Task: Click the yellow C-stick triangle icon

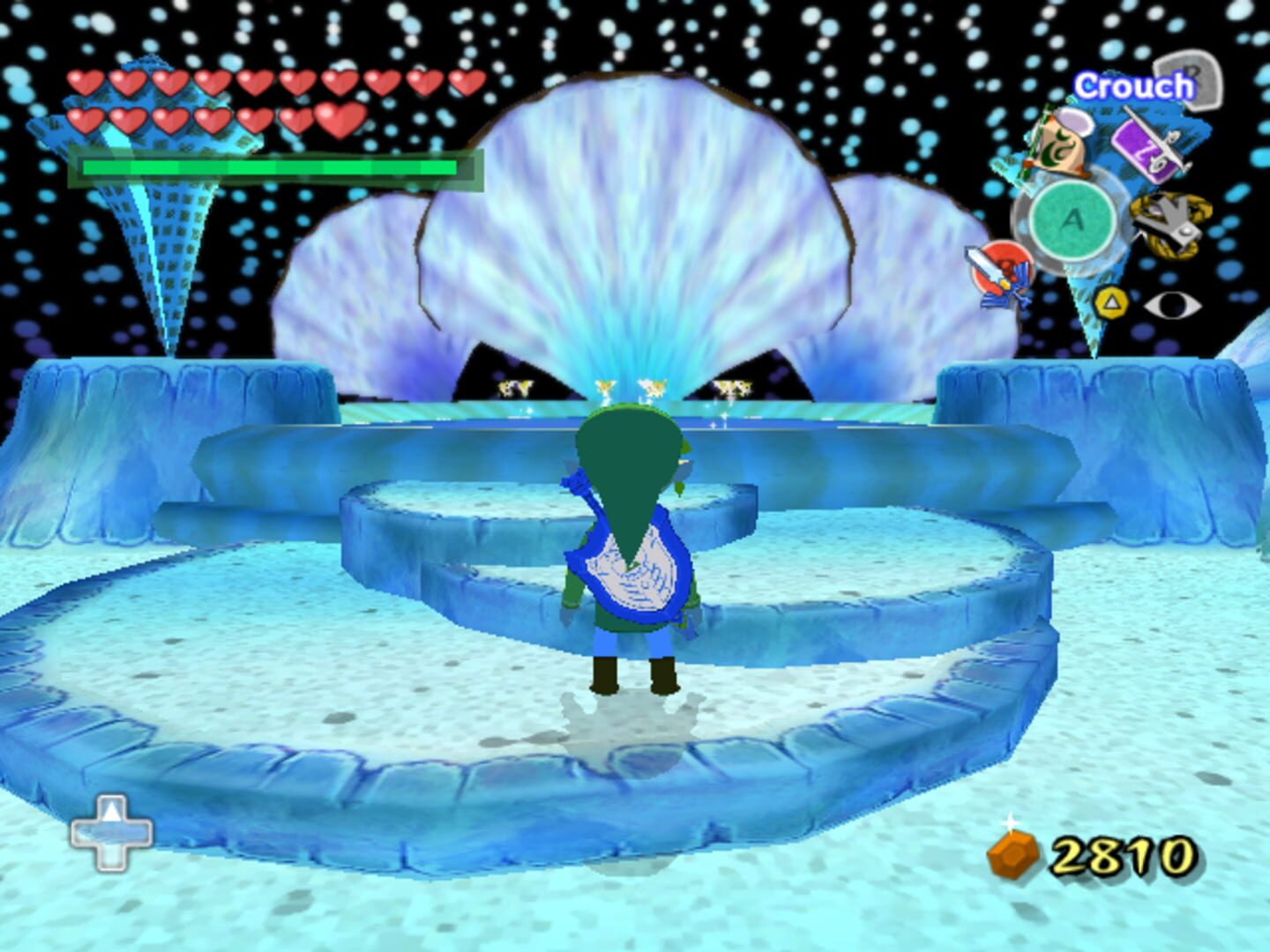Action: (1111, 302)
